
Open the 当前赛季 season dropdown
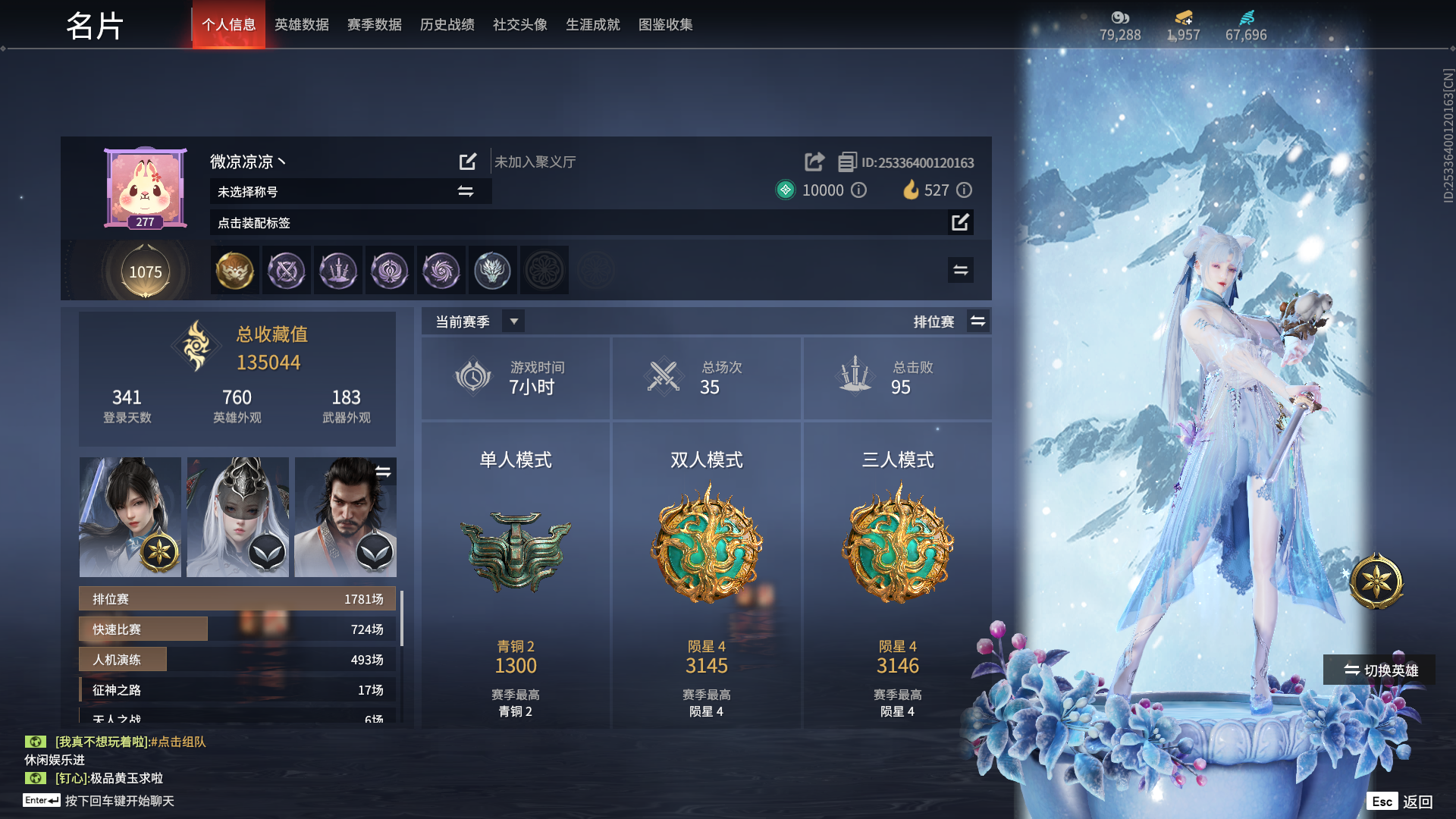[513, 322]
